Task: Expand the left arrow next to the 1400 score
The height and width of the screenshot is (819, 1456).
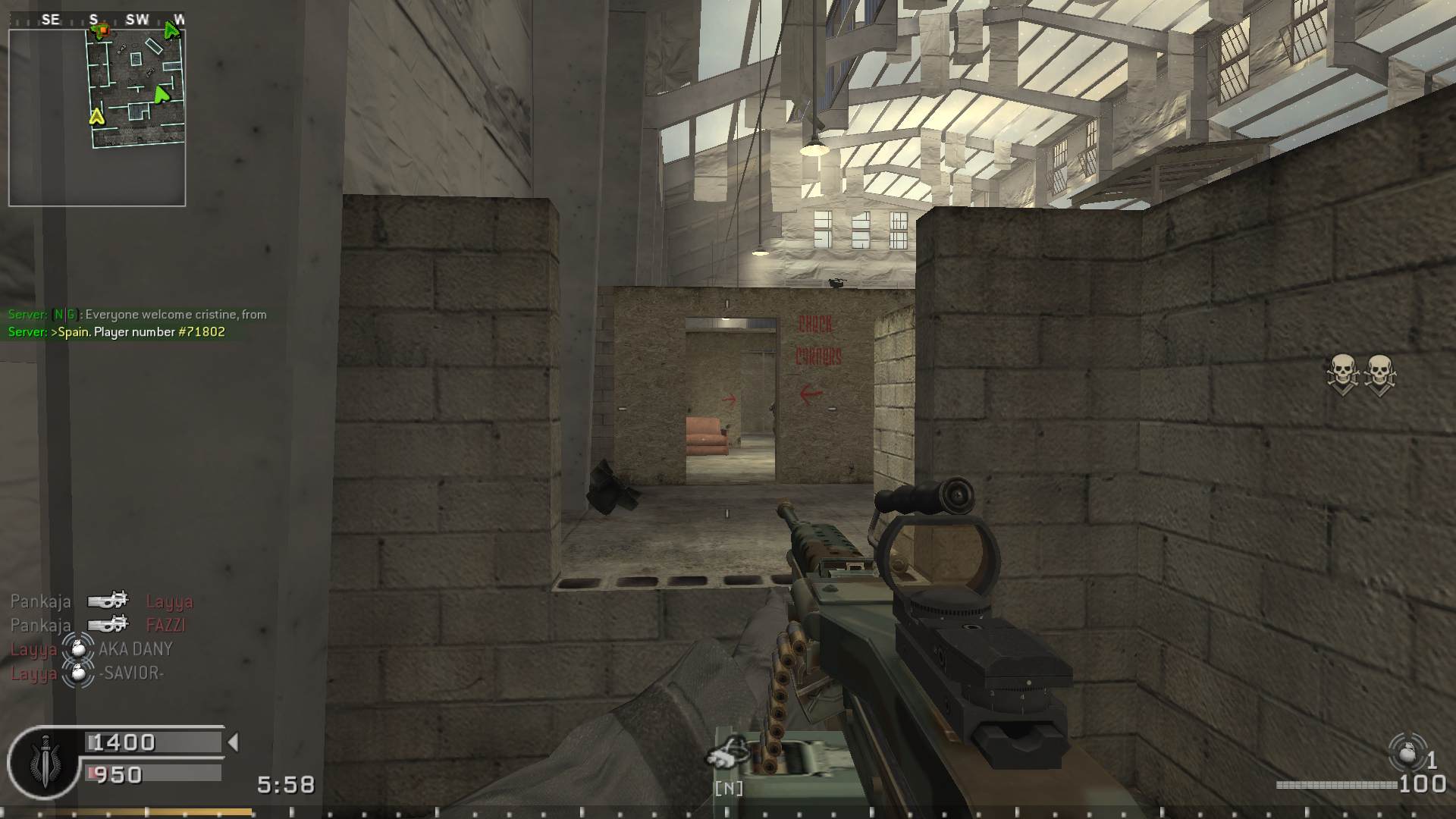Action: click(x=233, y=742)
